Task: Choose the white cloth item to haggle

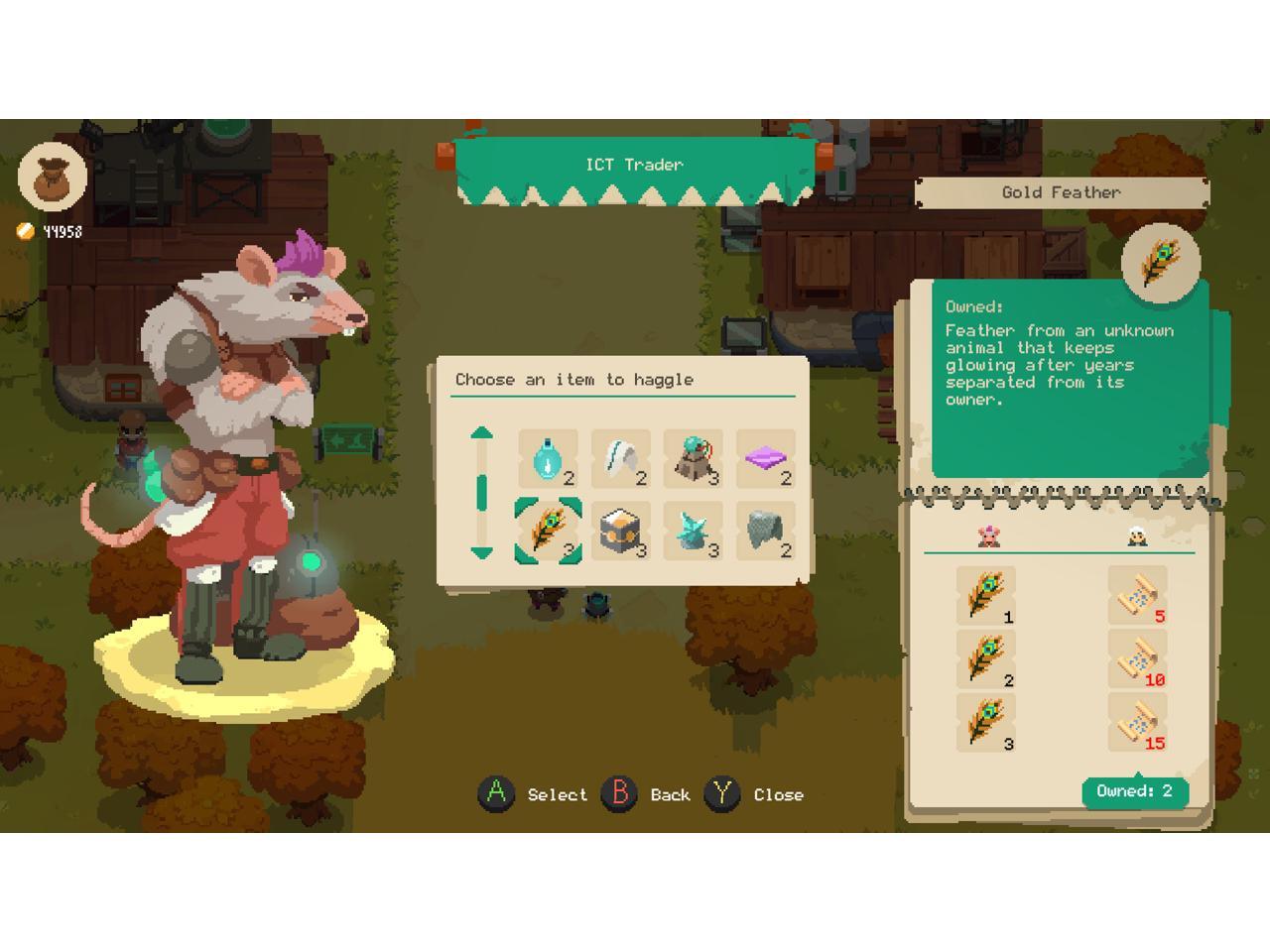Action: click(x=621, y=459)
